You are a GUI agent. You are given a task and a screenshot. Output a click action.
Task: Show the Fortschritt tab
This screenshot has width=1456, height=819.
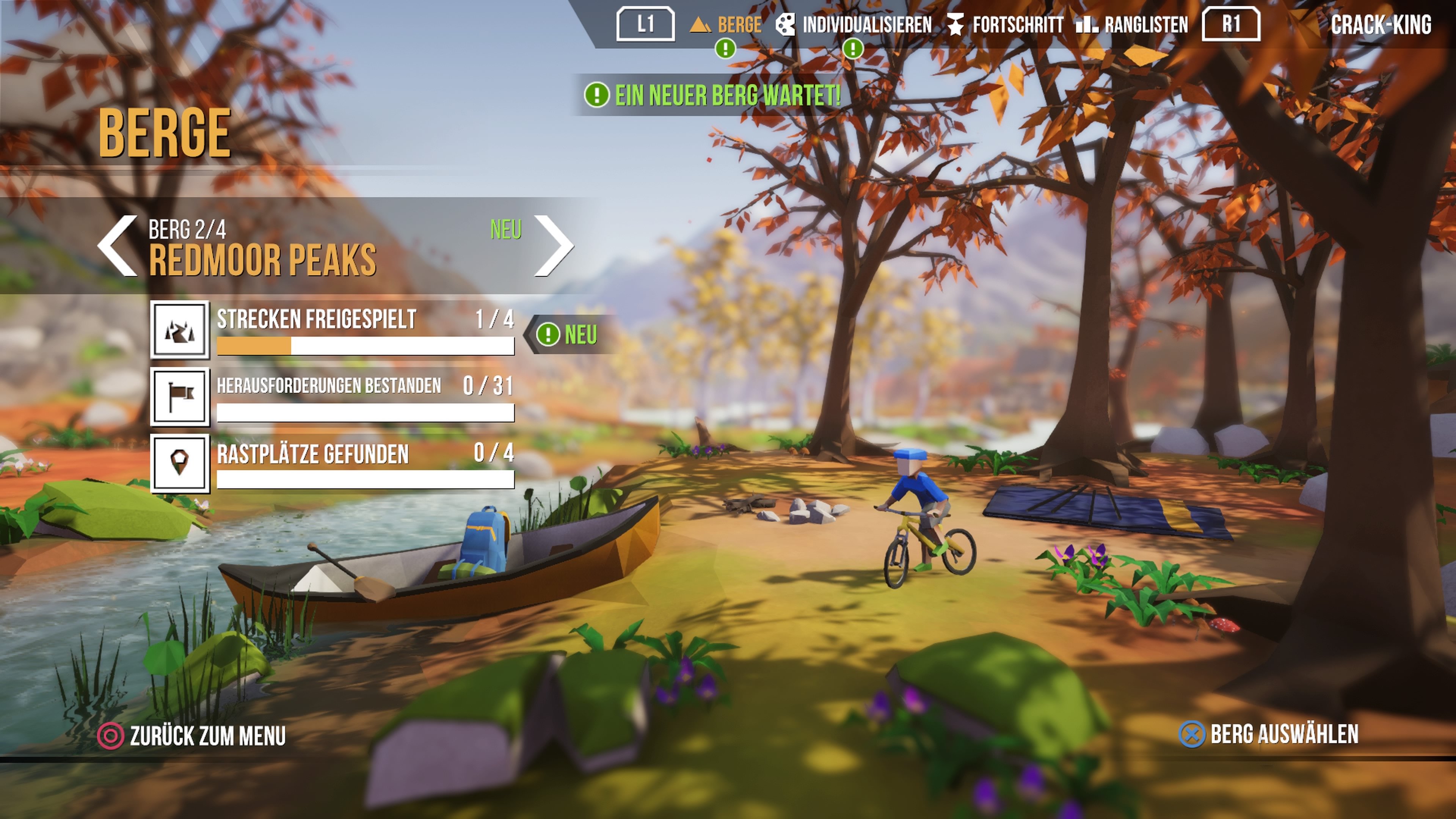point(1006,25)
